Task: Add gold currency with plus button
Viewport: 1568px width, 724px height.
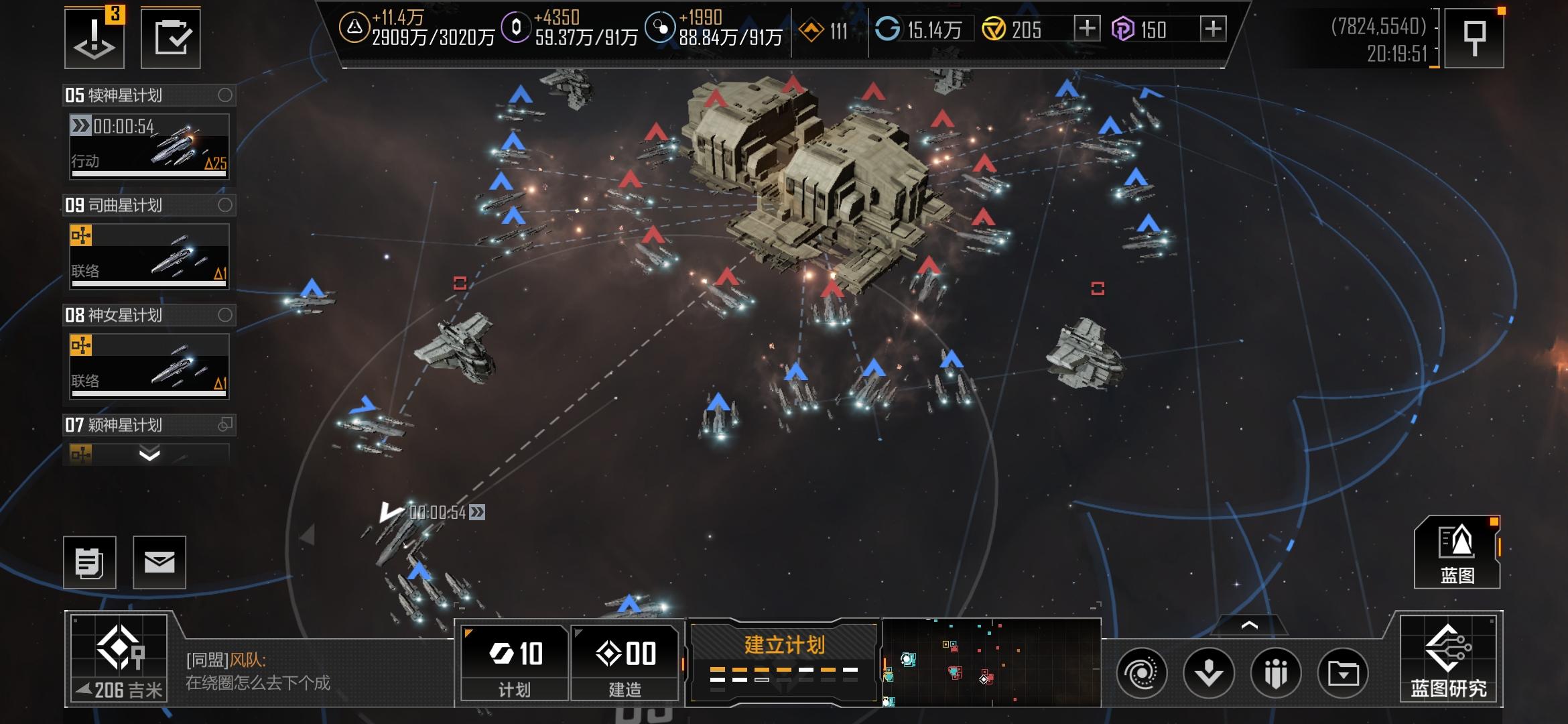Action: (x=1087, y=29)
